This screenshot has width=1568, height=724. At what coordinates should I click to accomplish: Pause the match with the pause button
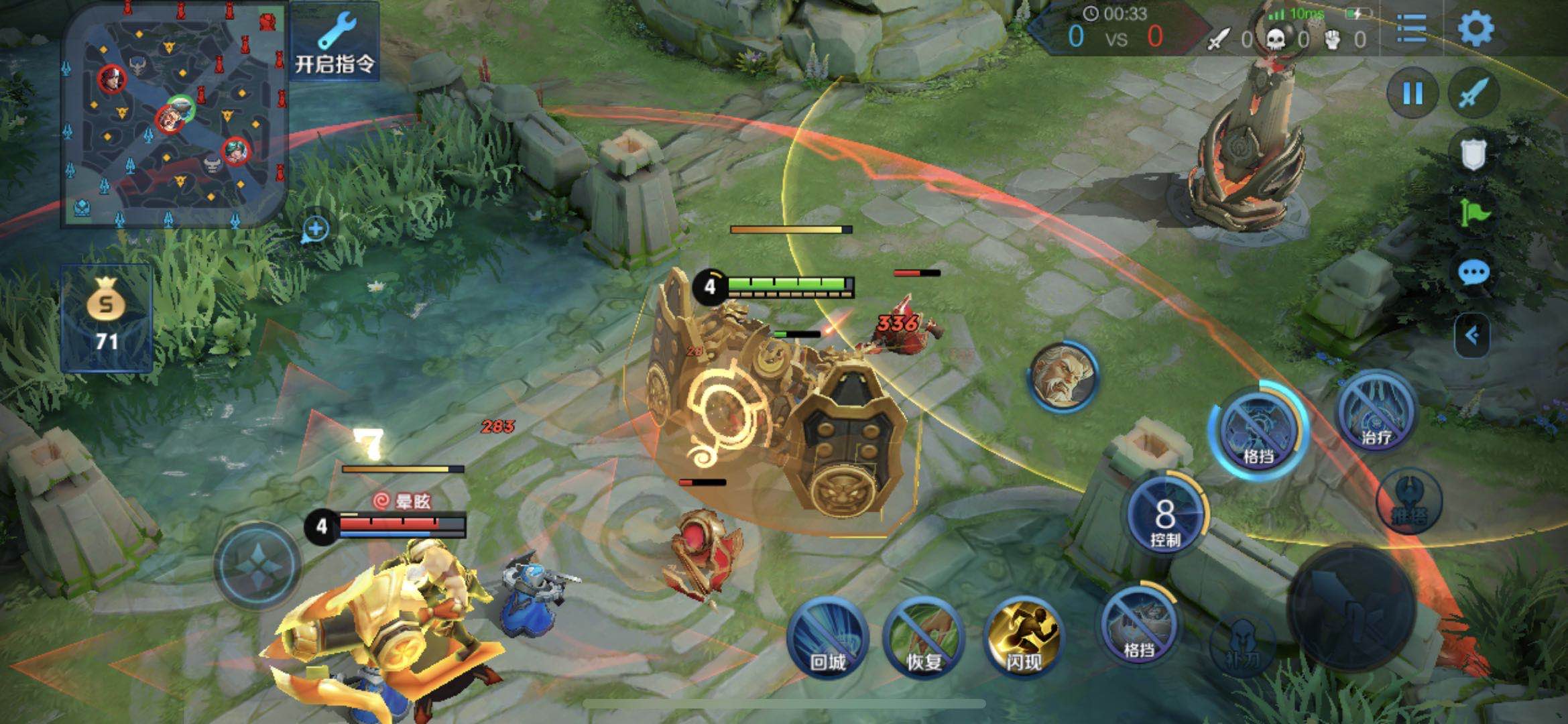pyautogui.click(x=1412, y=94)
